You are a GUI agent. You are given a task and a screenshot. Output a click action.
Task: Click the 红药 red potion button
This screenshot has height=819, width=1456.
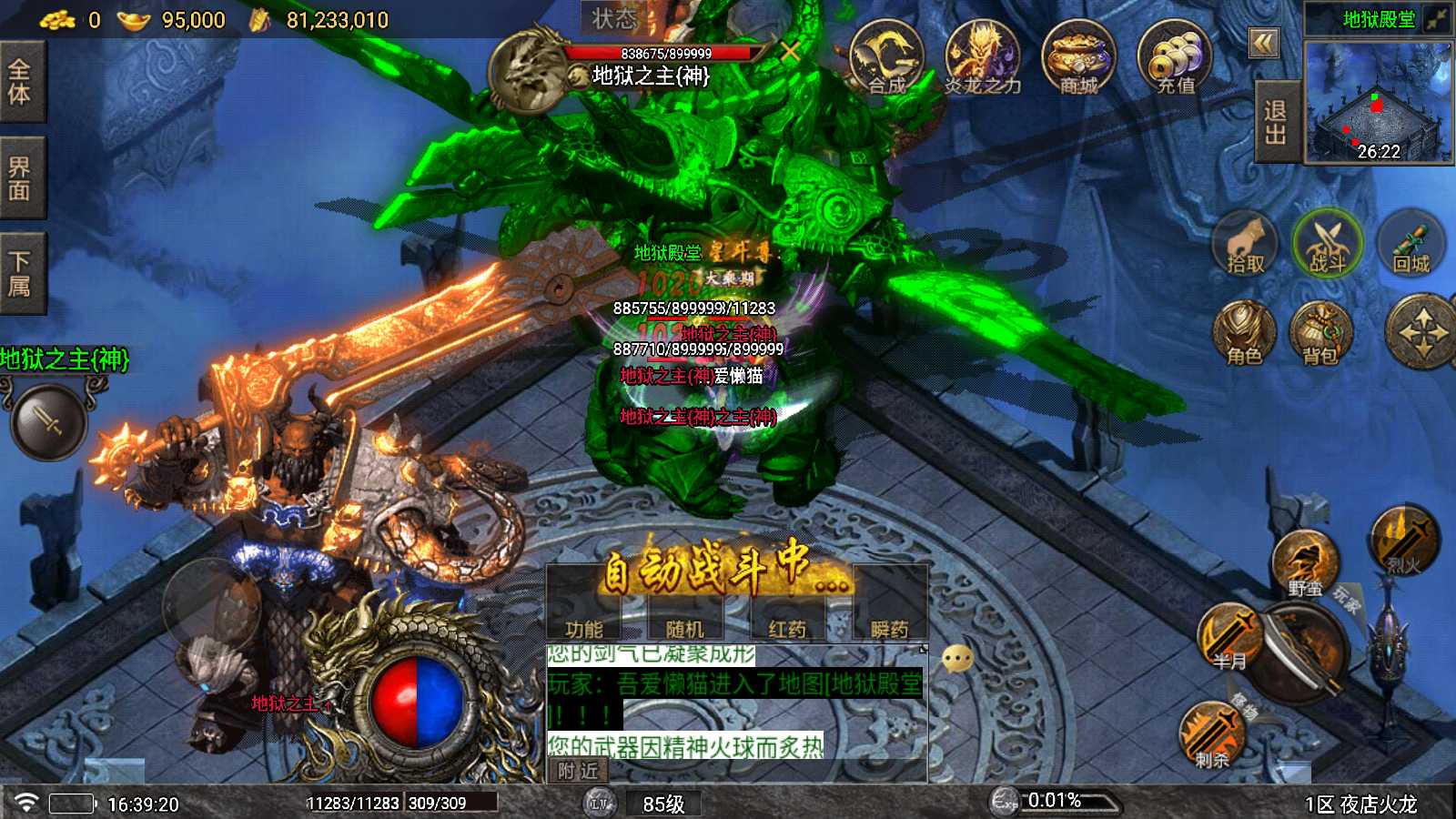[x=787, y=628]
